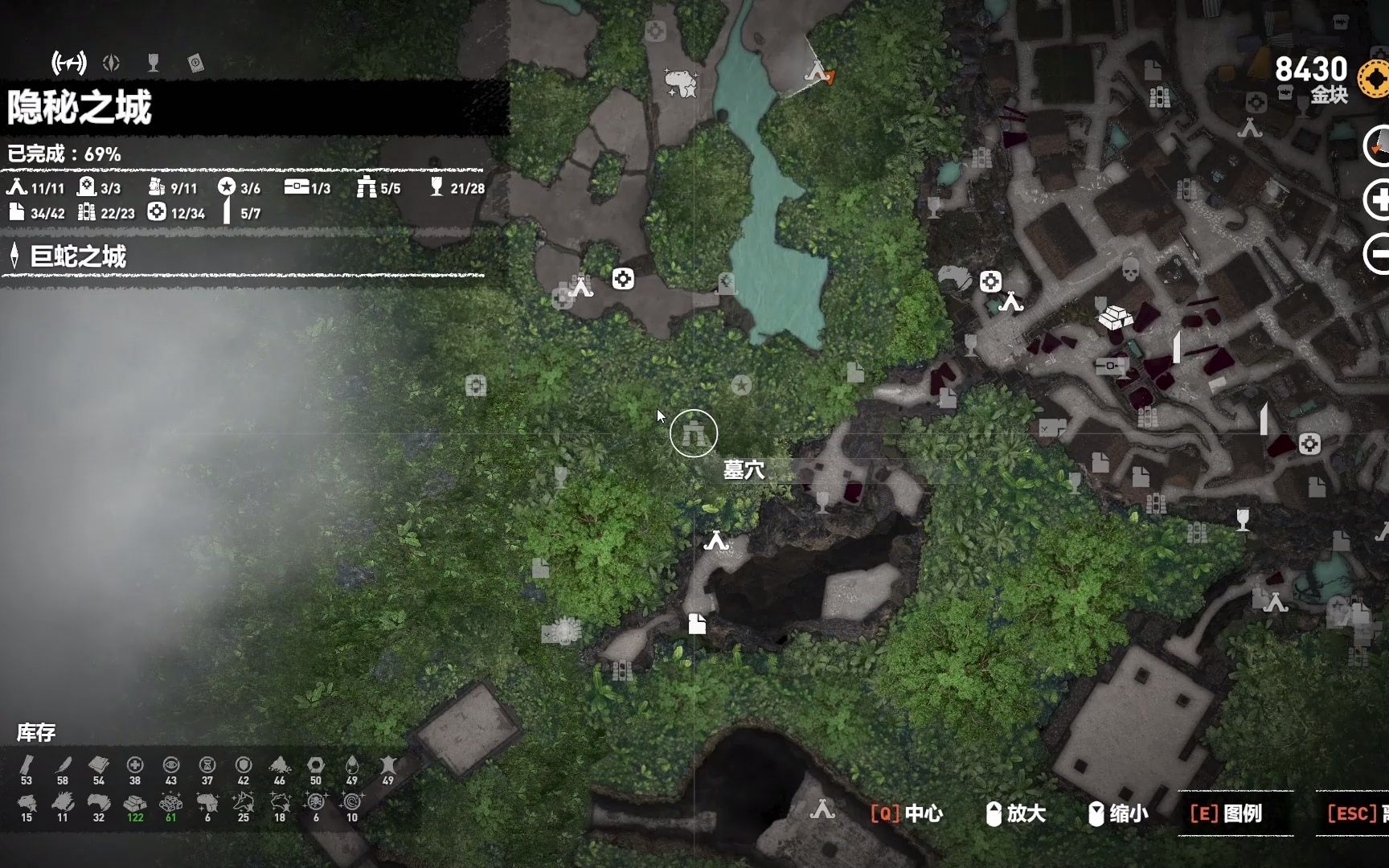Viewport: 1389px width, 868px height.
Task: Select the gold bars merchant map marker
Action: pos(1115,318)
